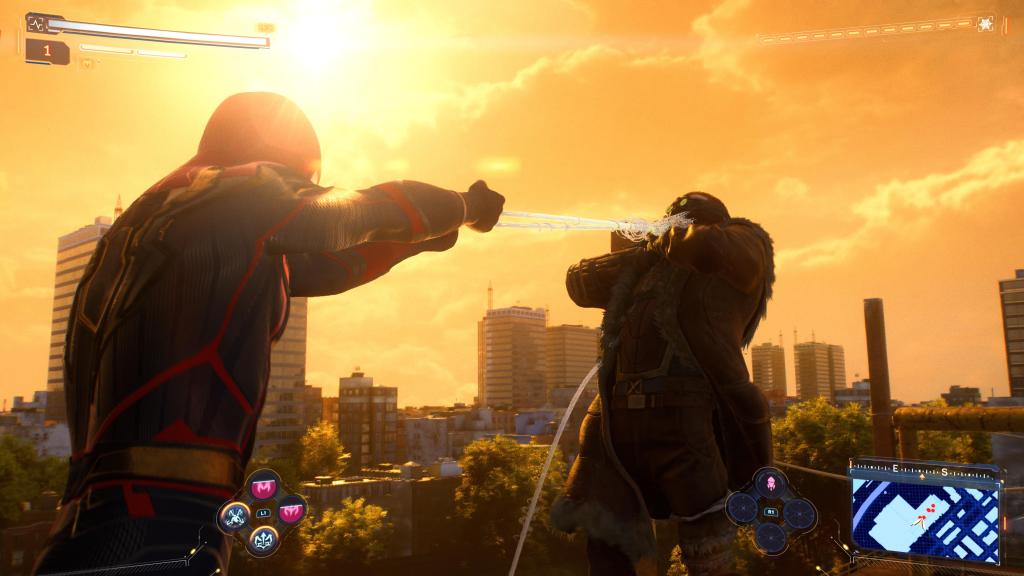This screenshot has width=1024, height=576.
Task: Activate the blue crossed spider-arms ability
Action: click(x=235, y=516)
